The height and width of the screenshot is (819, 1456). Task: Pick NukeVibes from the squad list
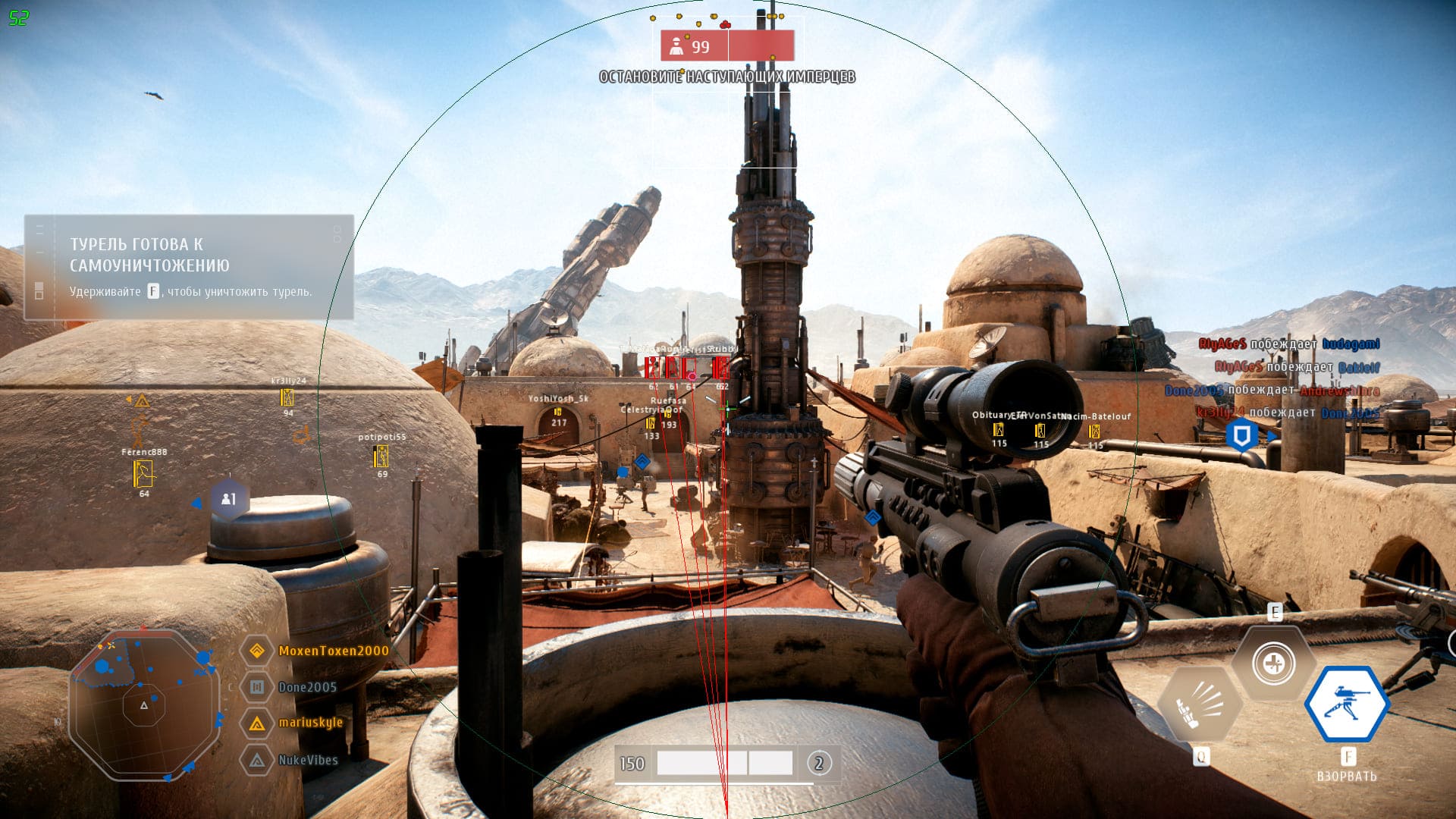[308, 760]
